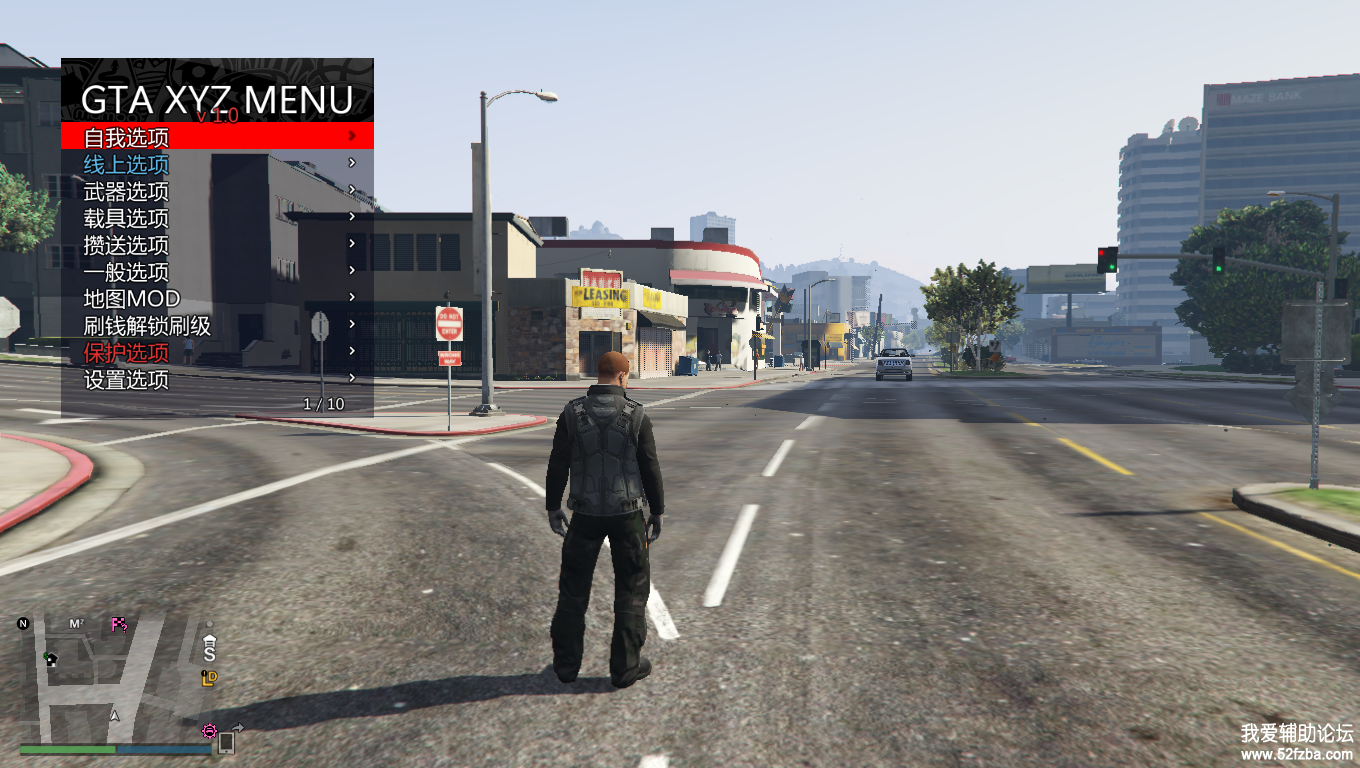This screenshot has width=1360, height=768.
Task: Choose 武器选项 in the mod menu
Action: pos(127,191)
